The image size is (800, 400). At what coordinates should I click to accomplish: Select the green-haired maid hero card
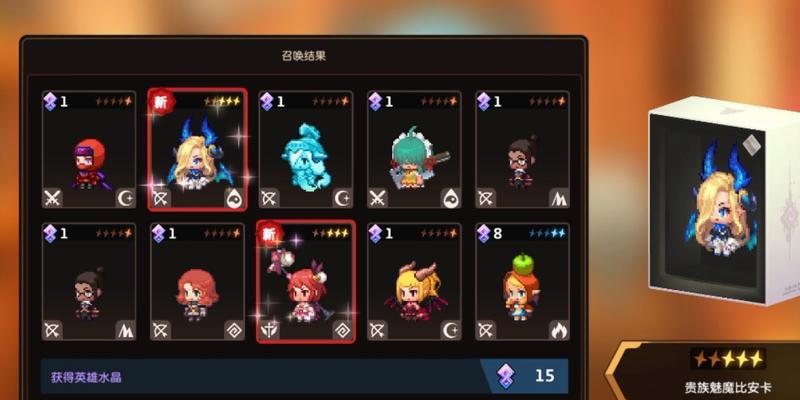coord(413,151)
